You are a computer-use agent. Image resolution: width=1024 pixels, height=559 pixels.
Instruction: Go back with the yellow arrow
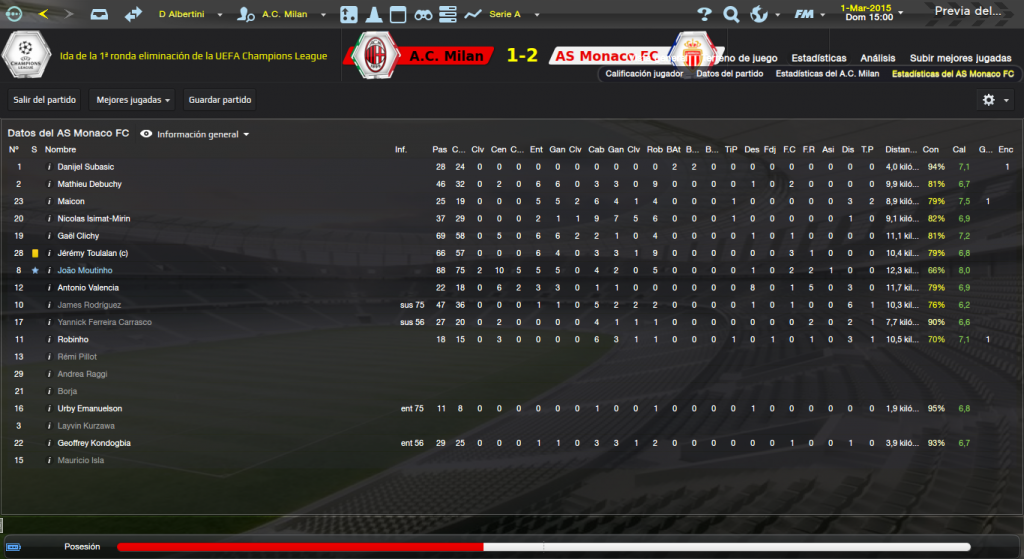(44, 14)
